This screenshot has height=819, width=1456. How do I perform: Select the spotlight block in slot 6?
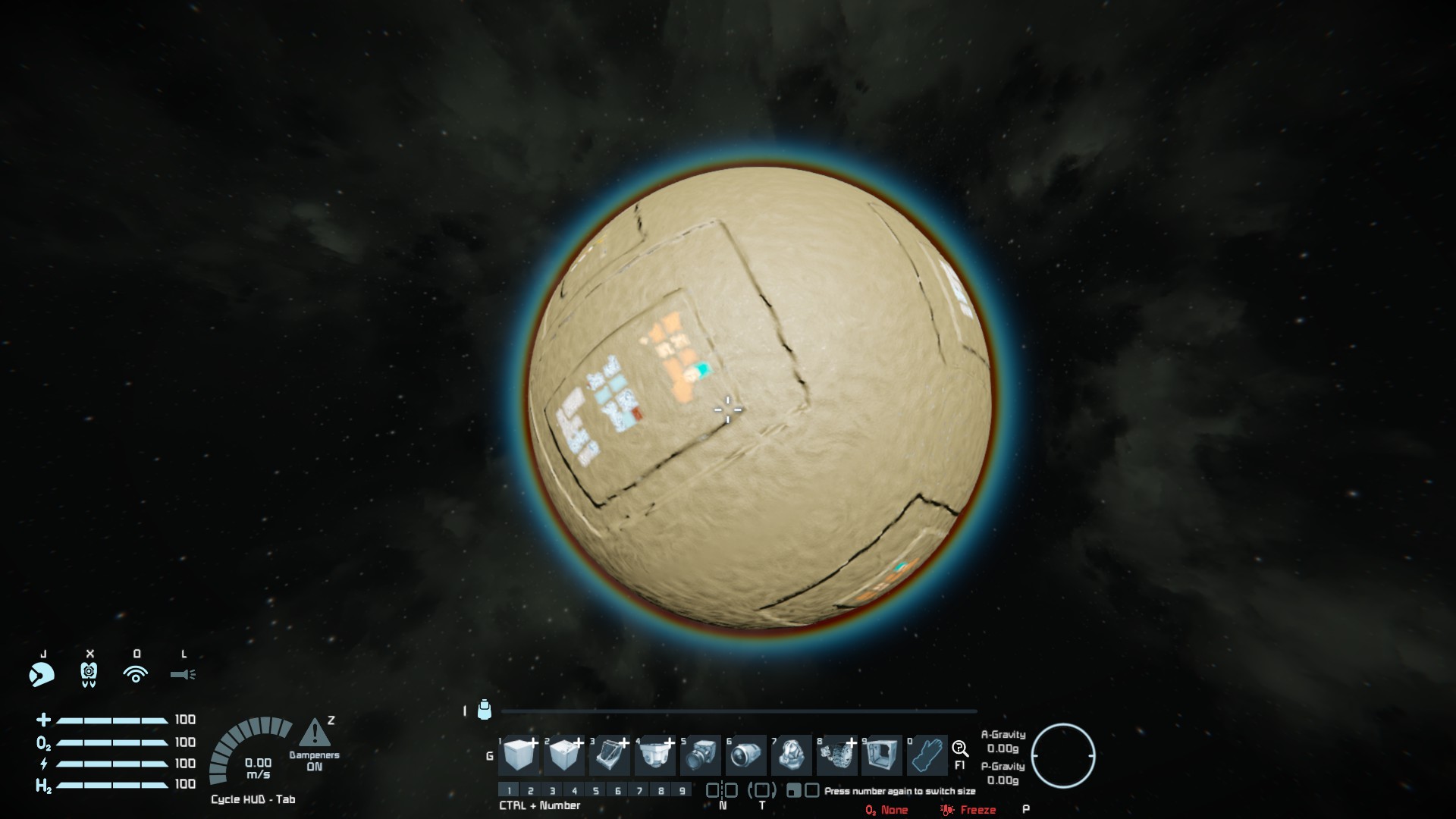pos(746,755)
